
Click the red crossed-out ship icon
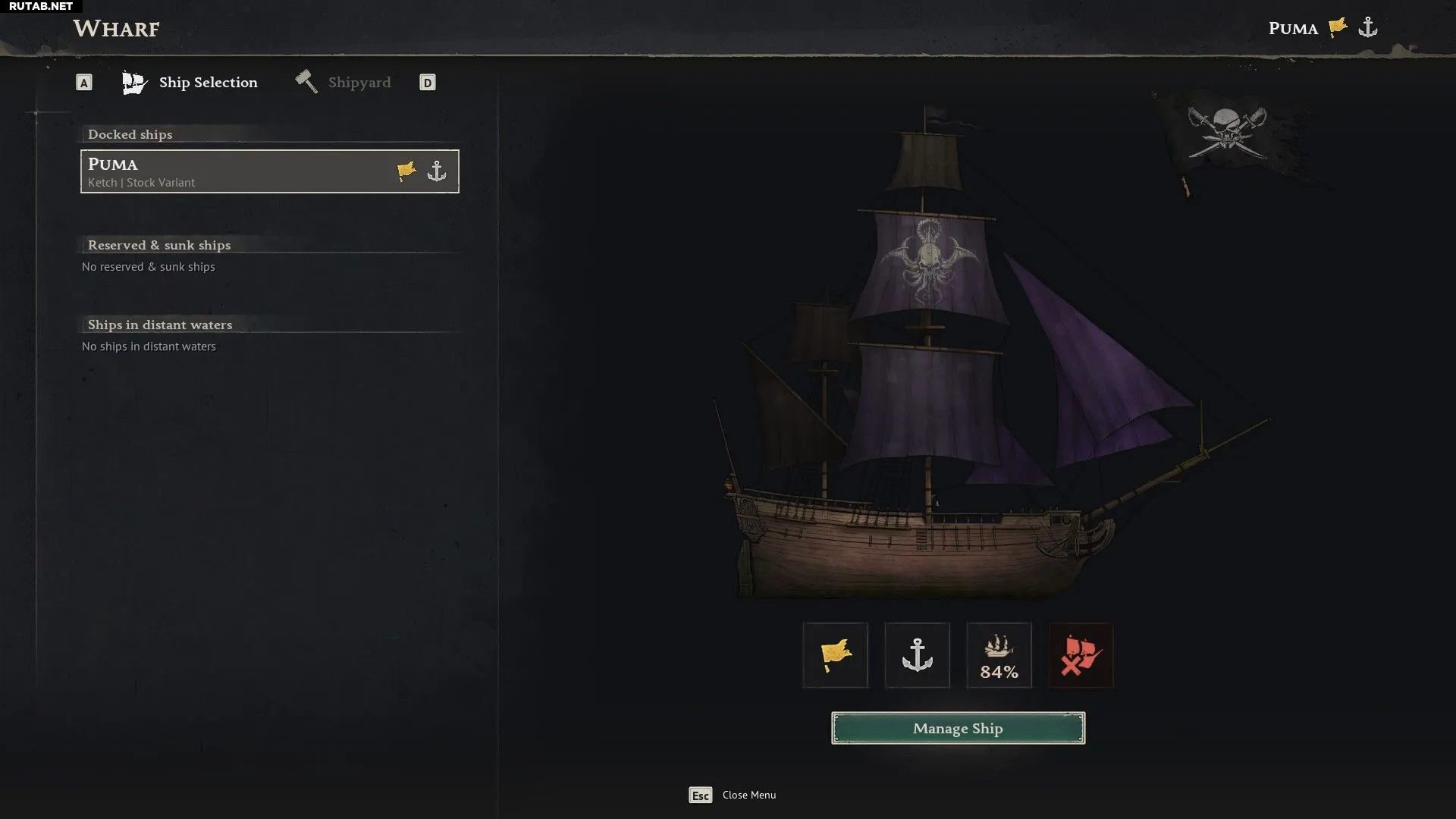pos(1081,655)
